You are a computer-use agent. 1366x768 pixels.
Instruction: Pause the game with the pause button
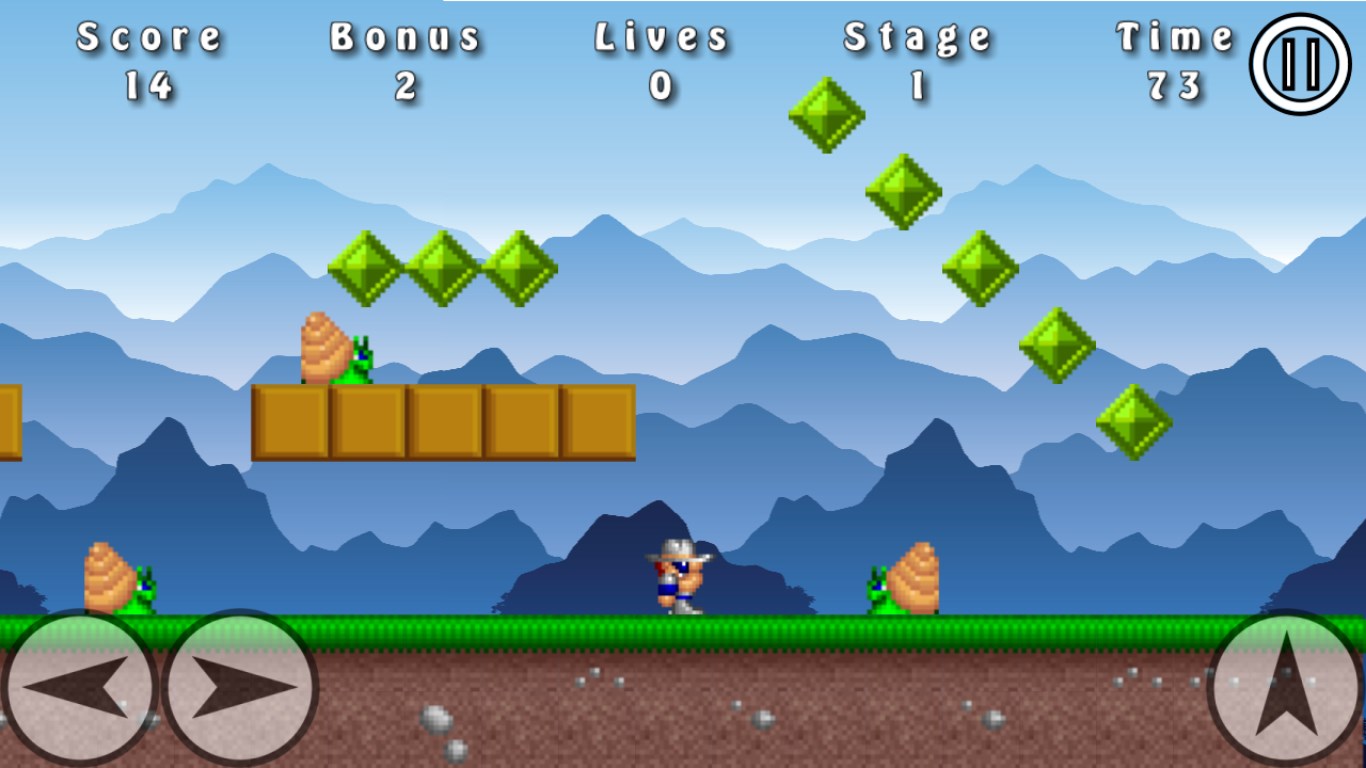[1301, 63]
